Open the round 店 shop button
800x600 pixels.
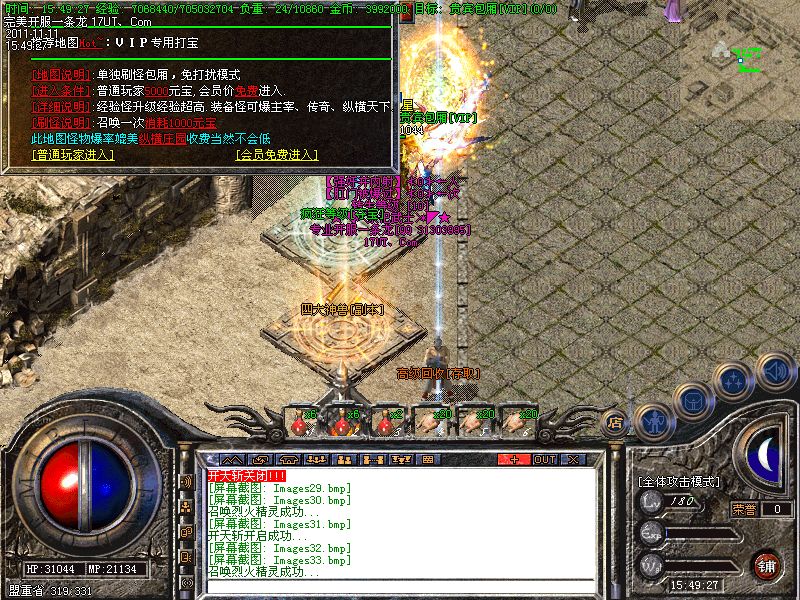[615, 422]
